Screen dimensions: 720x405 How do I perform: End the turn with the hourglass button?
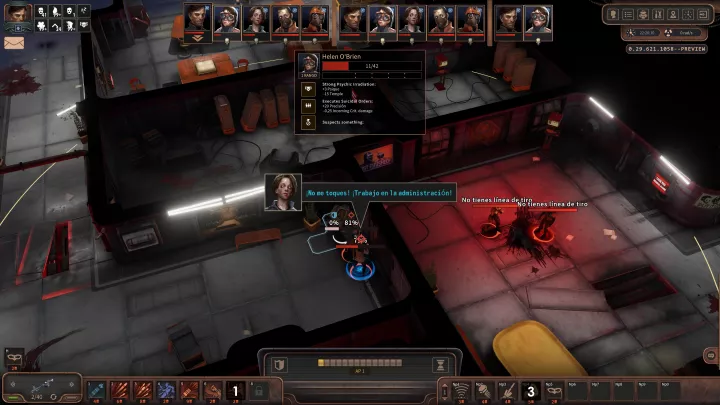click(x=437, y=363)
